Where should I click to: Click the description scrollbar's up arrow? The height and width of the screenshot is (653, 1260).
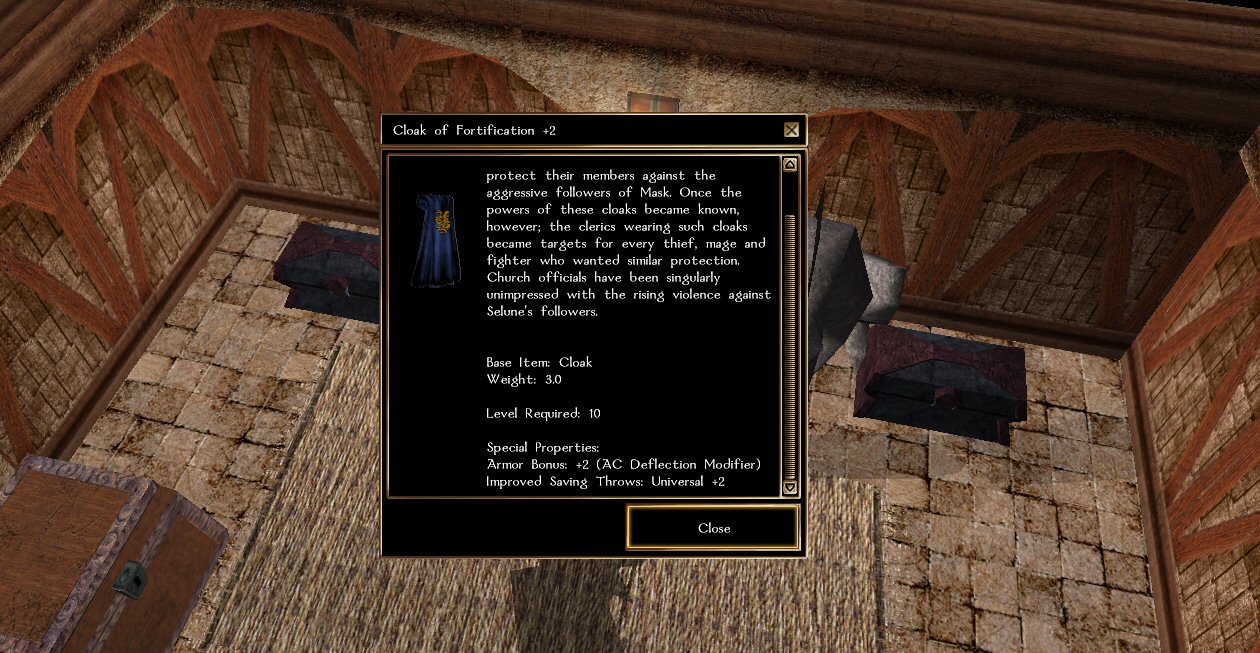point(790,165)
